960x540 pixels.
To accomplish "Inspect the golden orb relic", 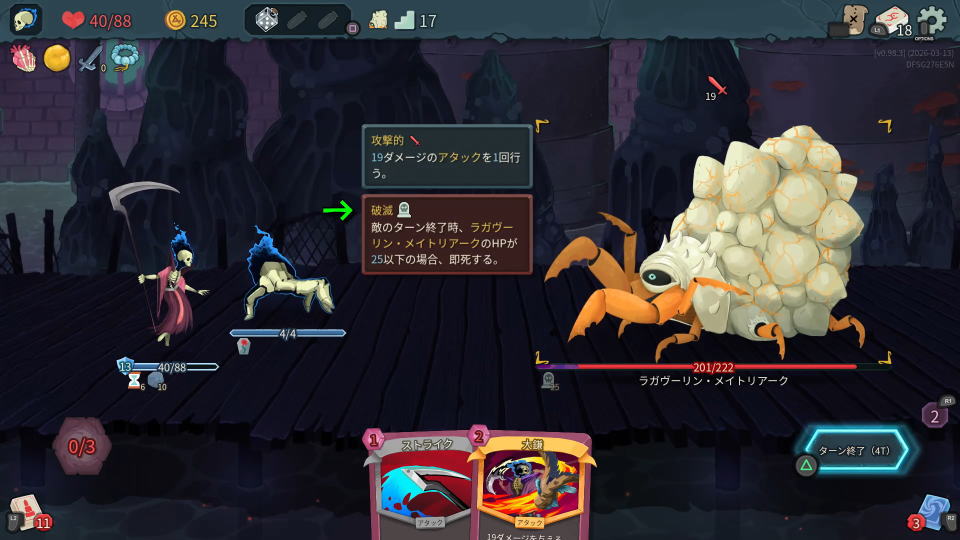I will coord(57,58).
